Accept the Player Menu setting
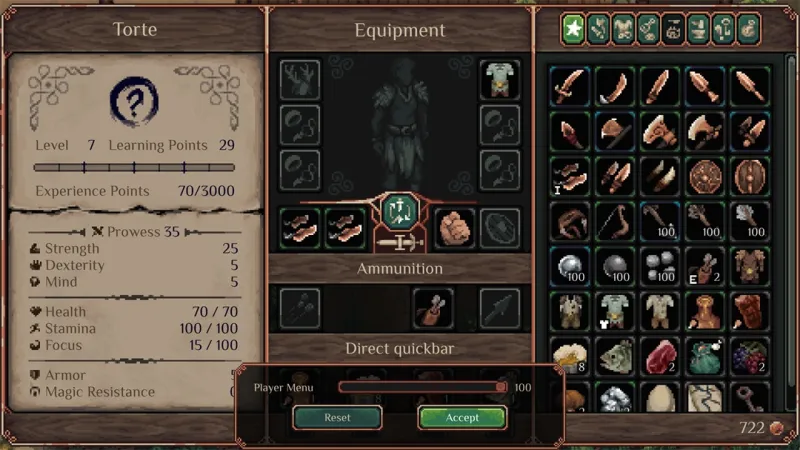800x450 pixels. 462,417
